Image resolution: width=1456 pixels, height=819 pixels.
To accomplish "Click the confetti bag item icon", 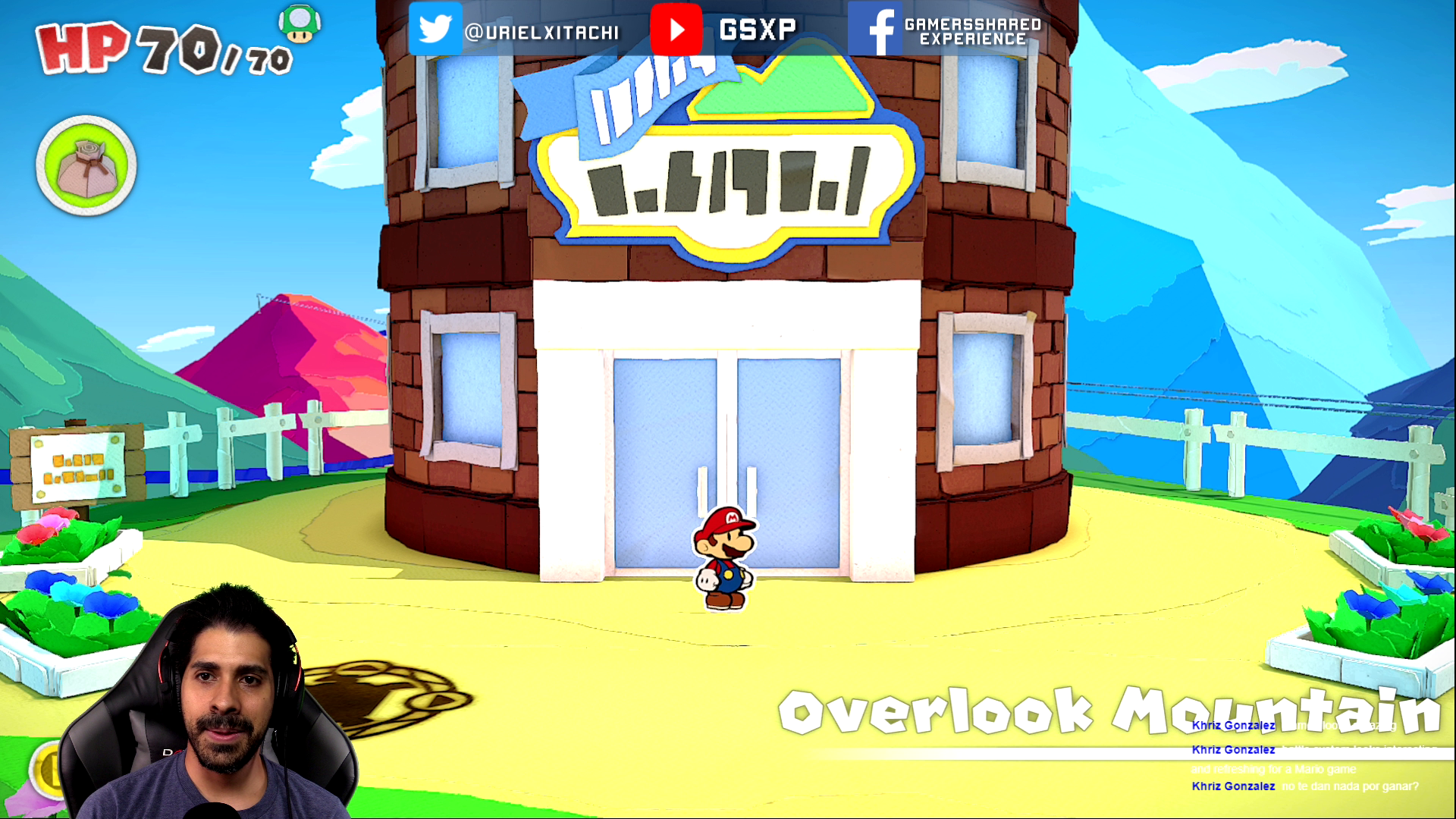I will pos(86,165).
